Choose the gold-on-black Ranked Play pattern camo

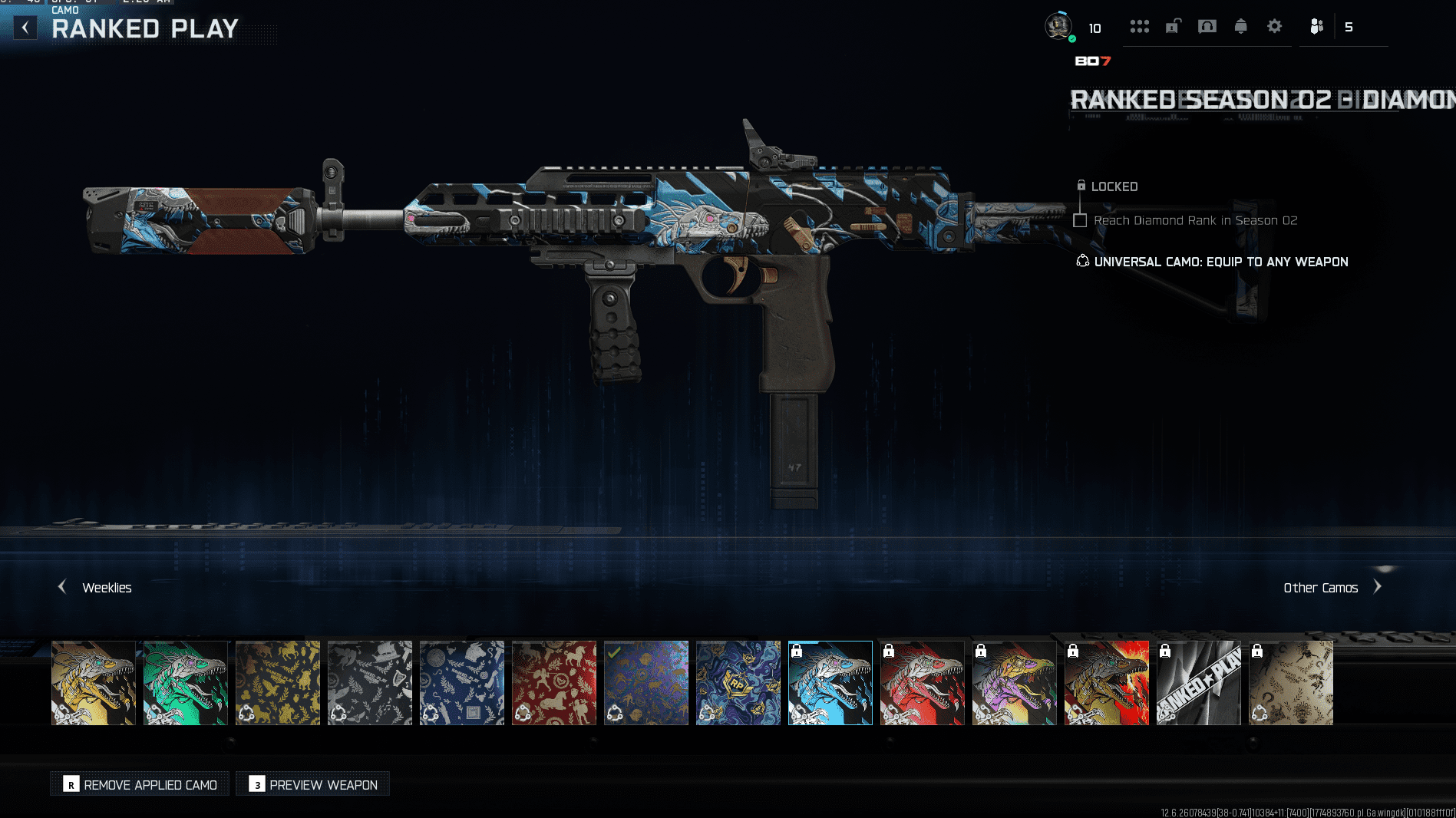click(278, 683)
